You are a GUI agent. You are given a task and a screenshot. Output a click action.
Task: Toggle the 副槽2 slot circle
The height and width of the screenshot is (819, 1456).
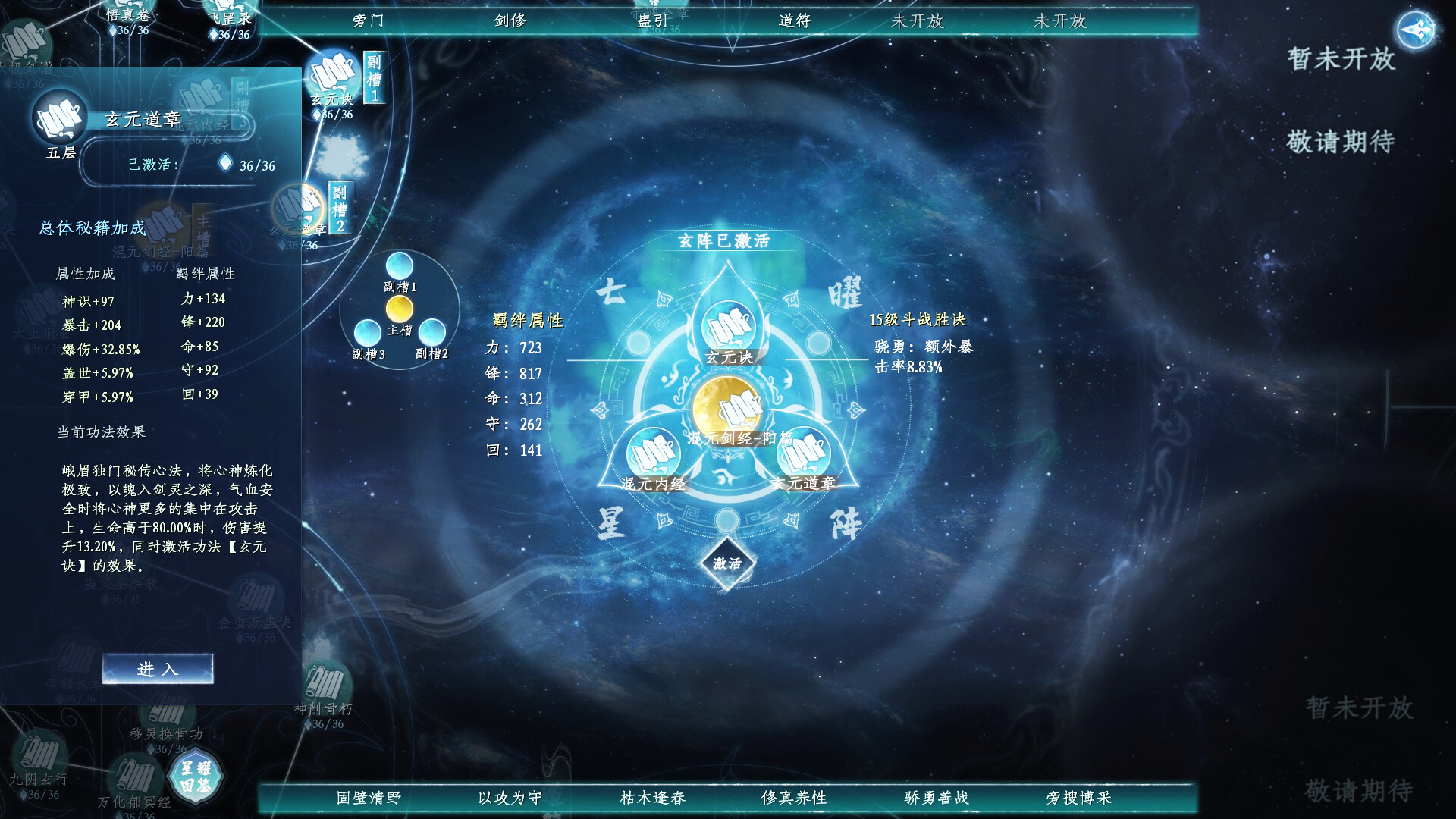point(435,334)
